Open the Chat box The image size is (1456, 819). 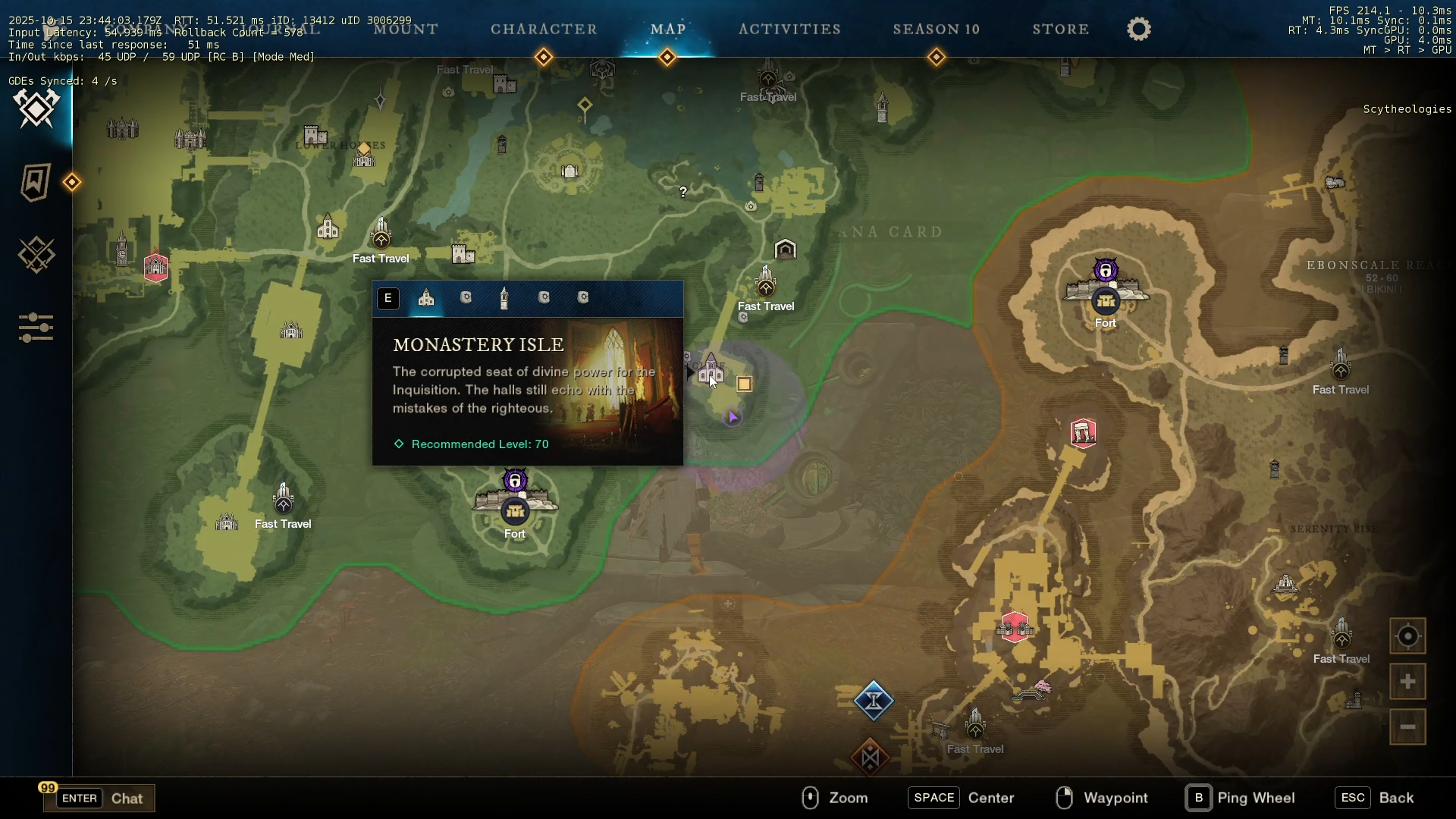coord(99,798)
